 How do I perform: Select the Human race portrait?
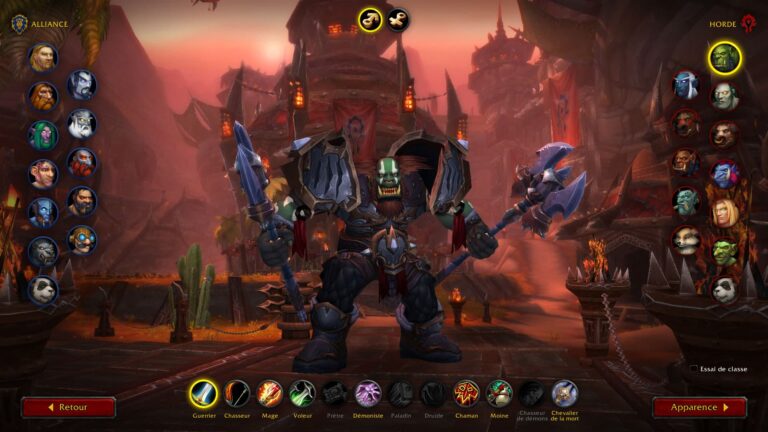tap(43, 57)
